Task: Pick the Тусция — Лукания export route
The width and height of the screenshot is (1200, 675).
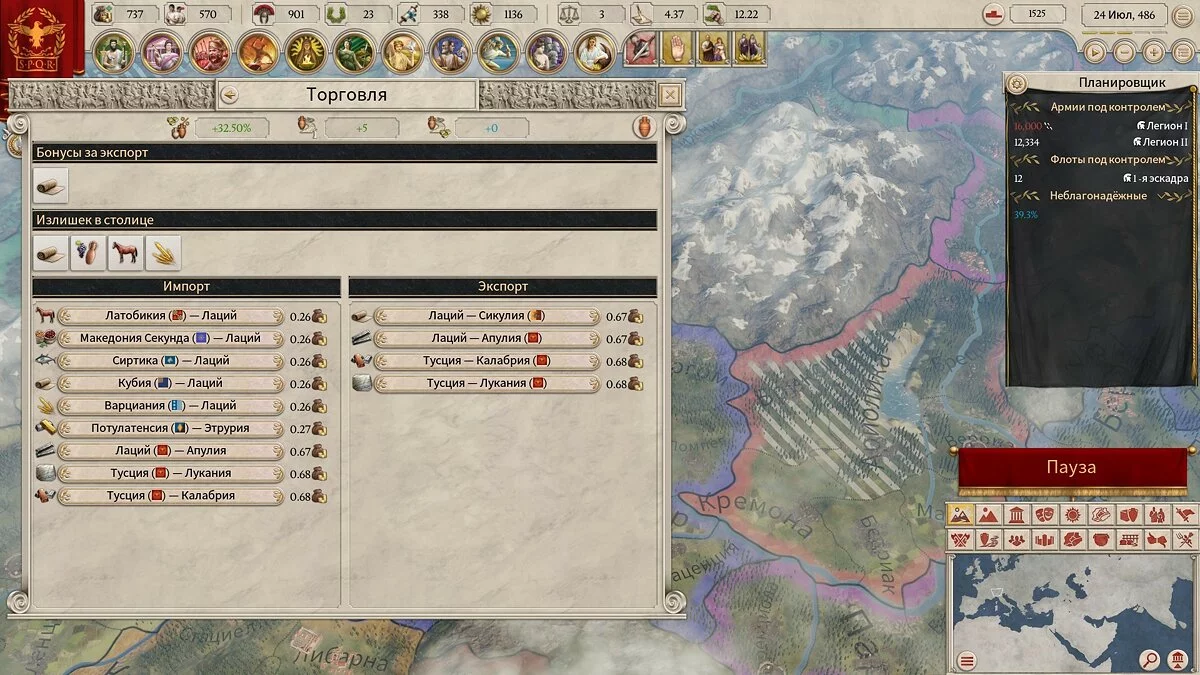Action: [486, 383]
